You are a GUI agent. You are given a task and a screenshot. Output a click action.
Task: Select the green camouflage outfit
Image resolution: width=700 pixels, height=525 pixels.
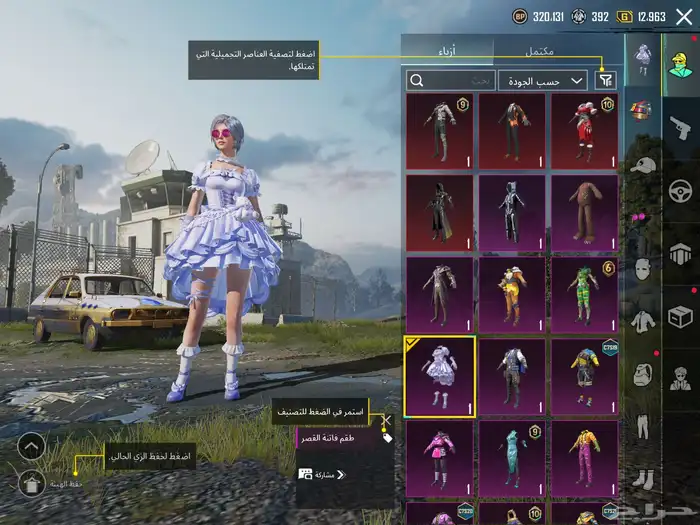tap(584, 294)
